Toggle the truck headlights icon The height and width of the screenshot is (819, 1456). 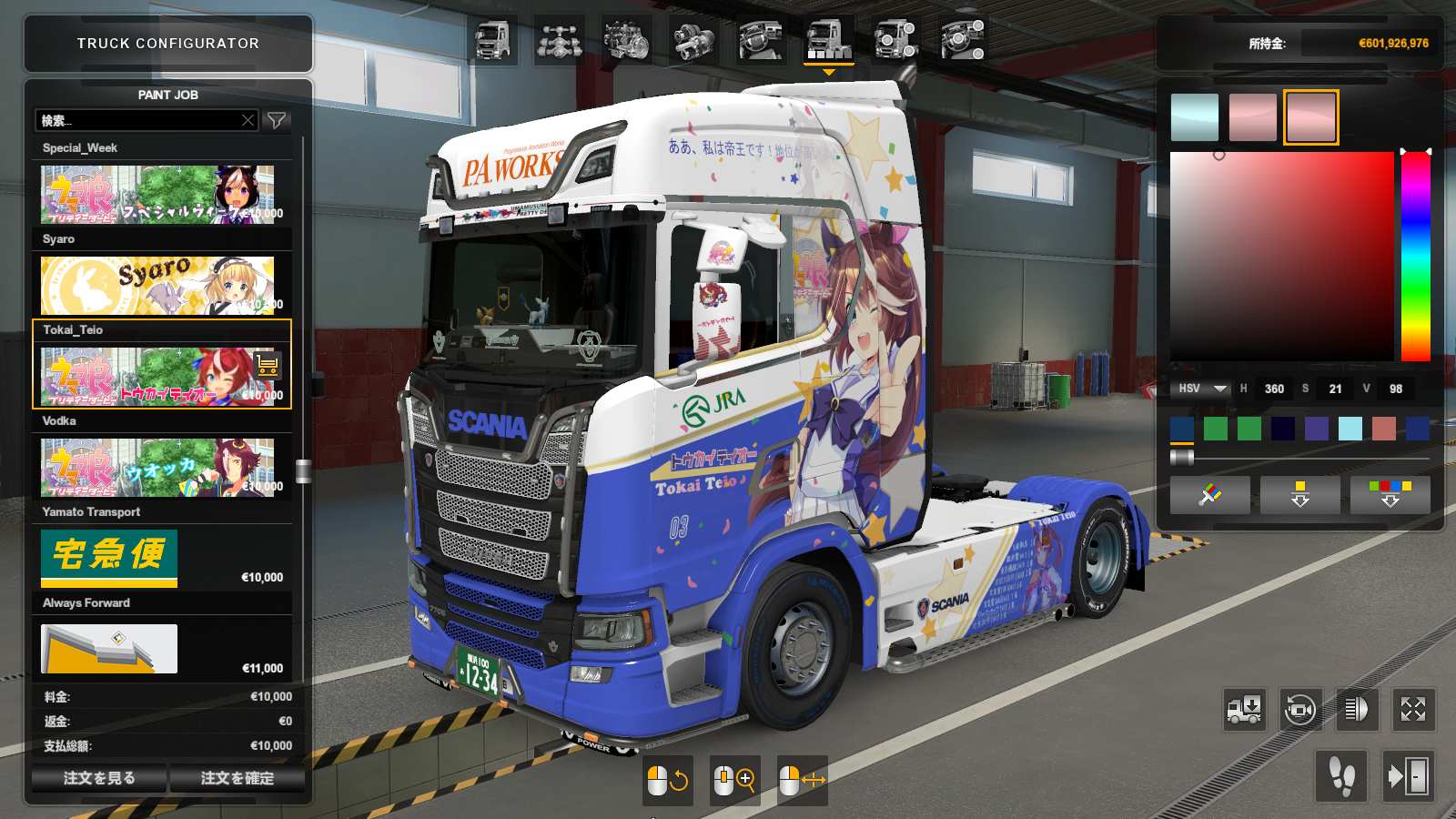[1356, 709]
